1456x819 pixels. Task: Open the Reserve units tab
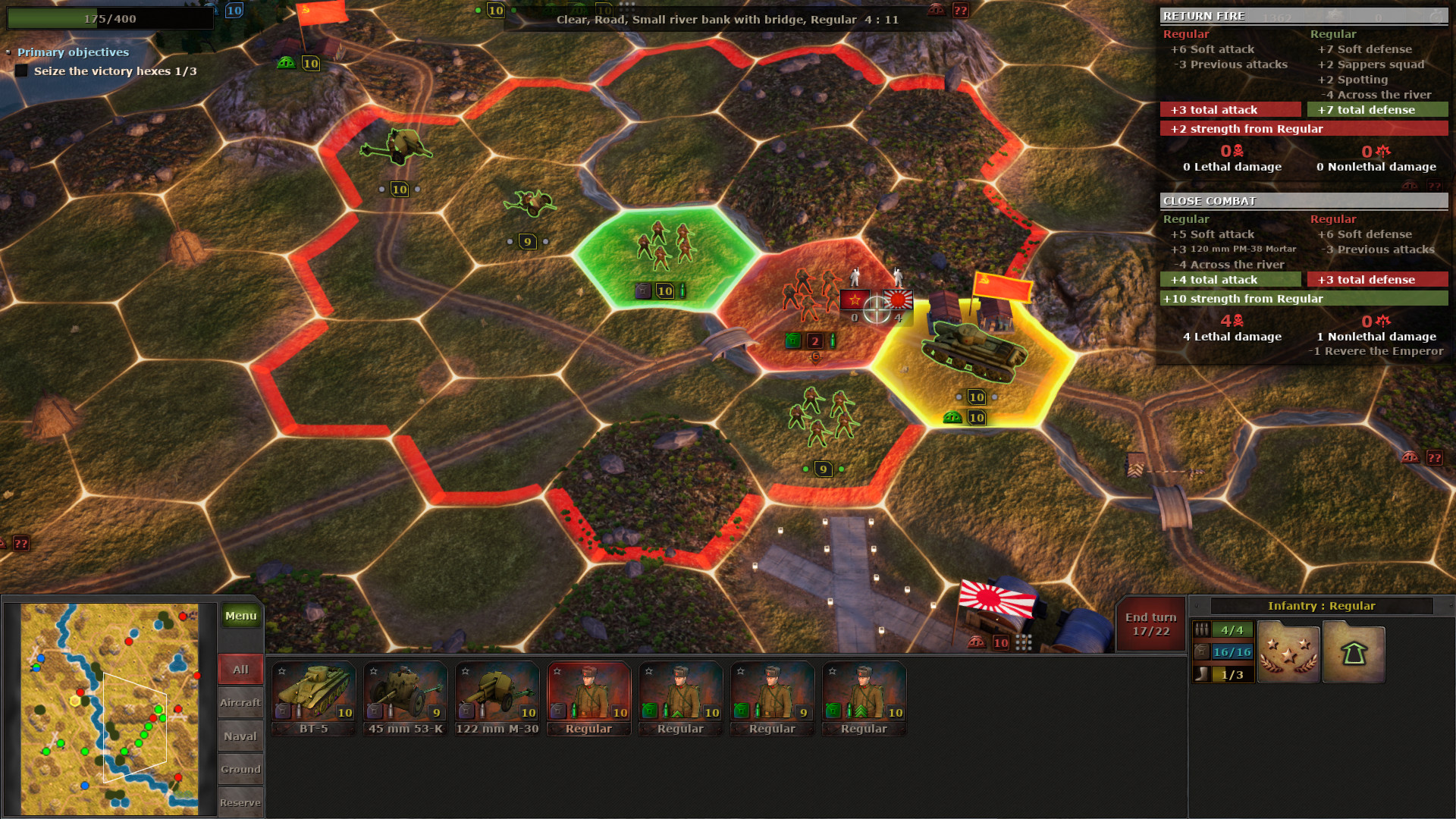[x=240, y=802]
